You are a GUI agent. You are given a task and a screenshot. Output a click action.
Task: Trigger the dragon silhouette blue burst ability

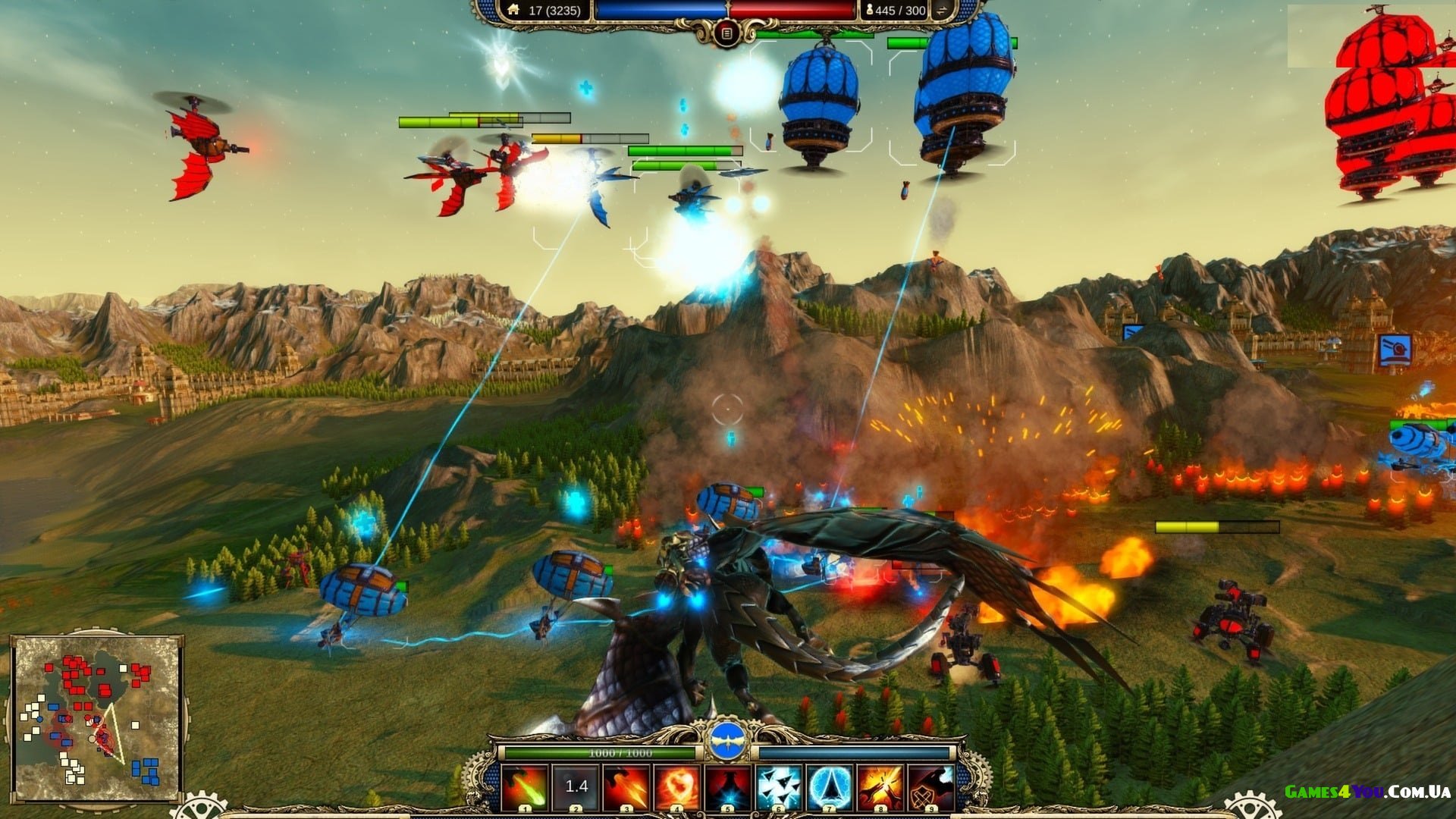point(728,787)
